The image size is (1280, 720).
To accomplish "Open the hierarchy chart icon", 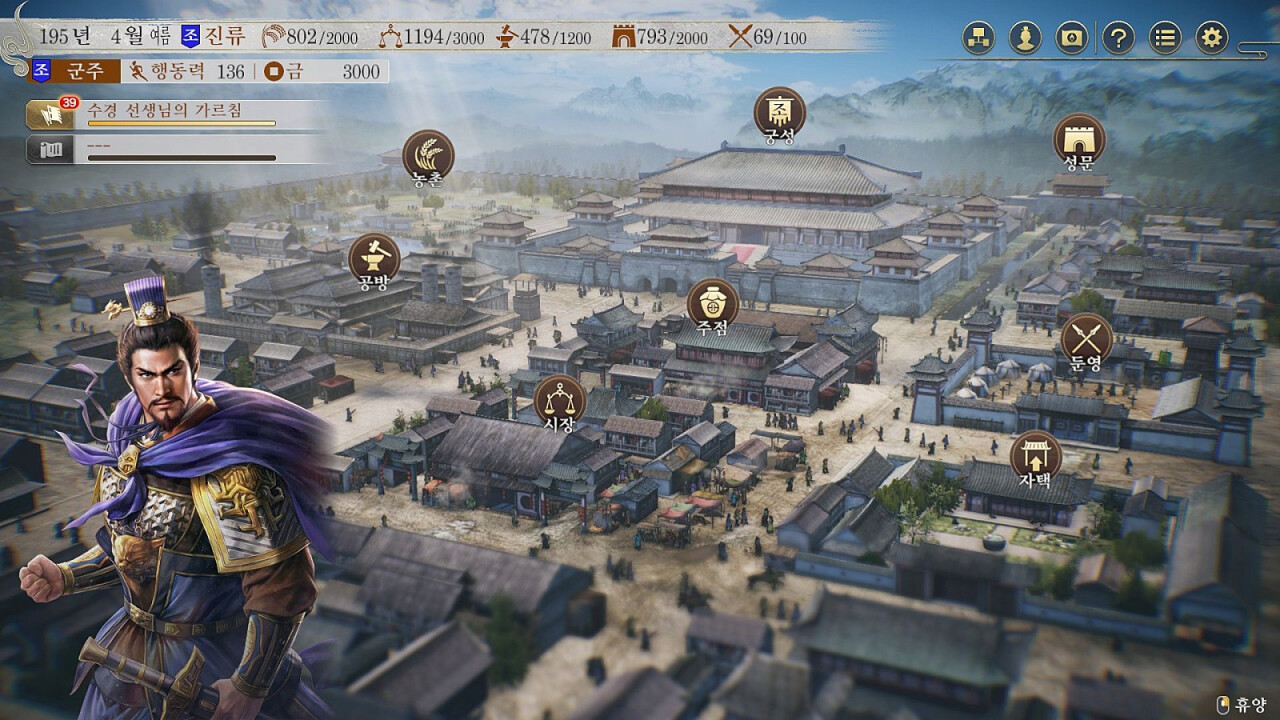I will 978,38.
